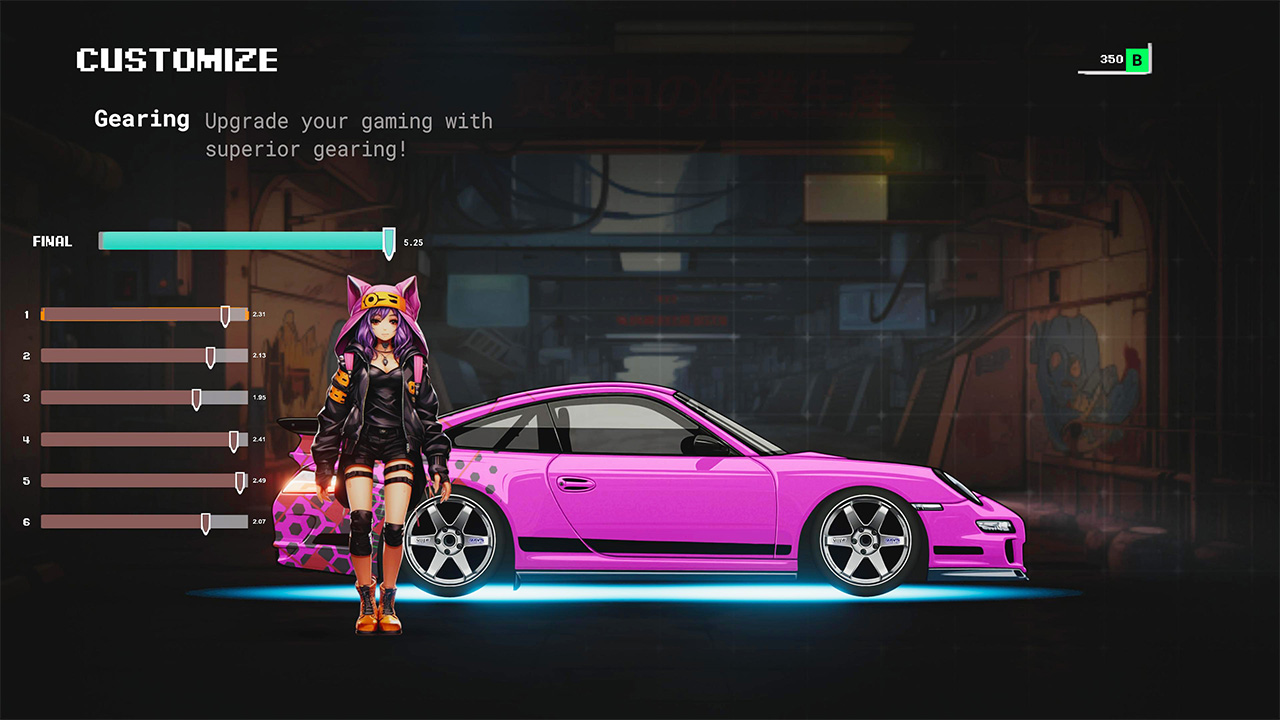
Task: Adjust the gear 4 slider handle
Action: point(235,439)
